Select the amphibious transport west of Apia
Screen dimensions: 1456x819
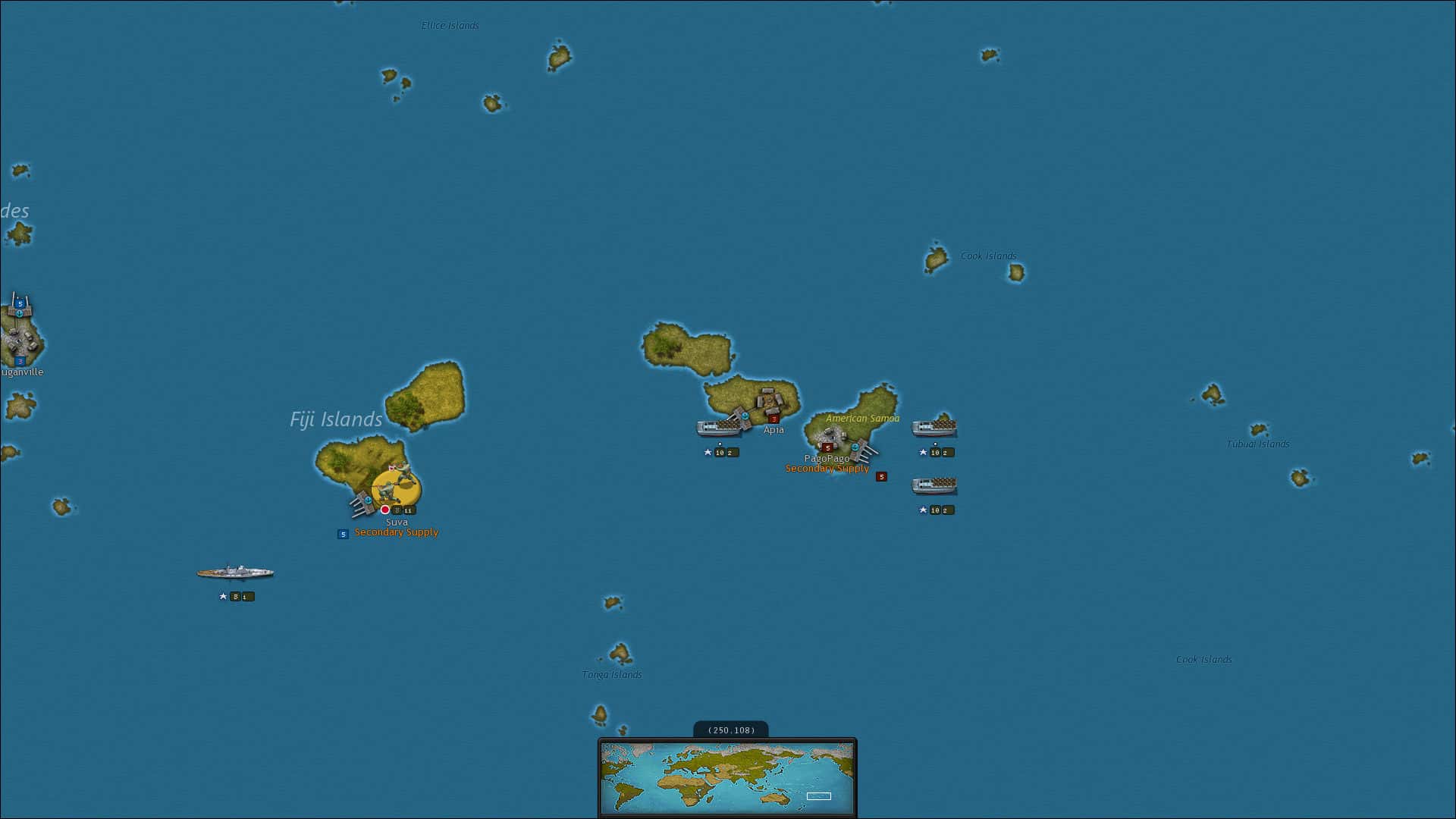point(718,427)
